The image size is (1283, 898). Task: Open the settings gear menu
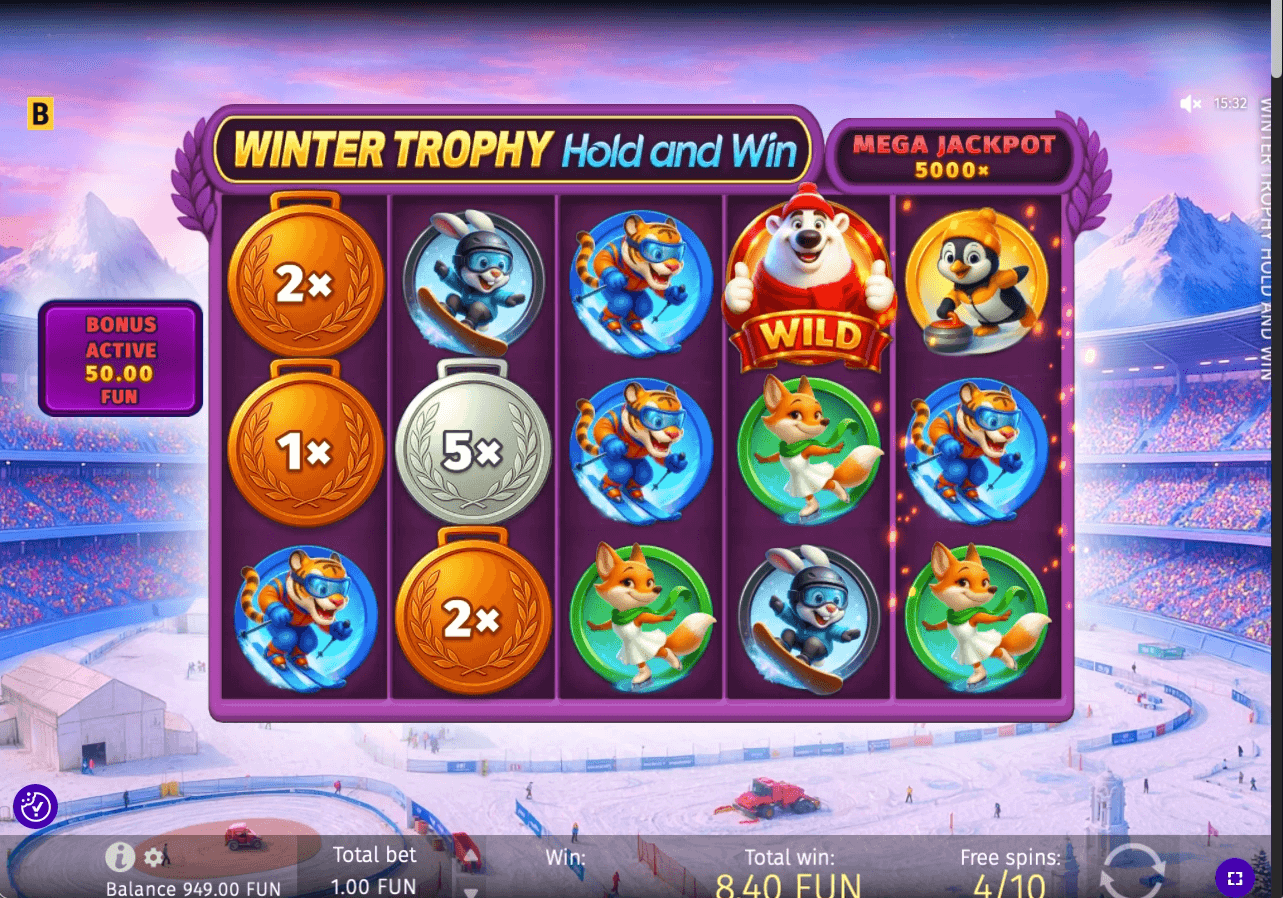[154, 857]
